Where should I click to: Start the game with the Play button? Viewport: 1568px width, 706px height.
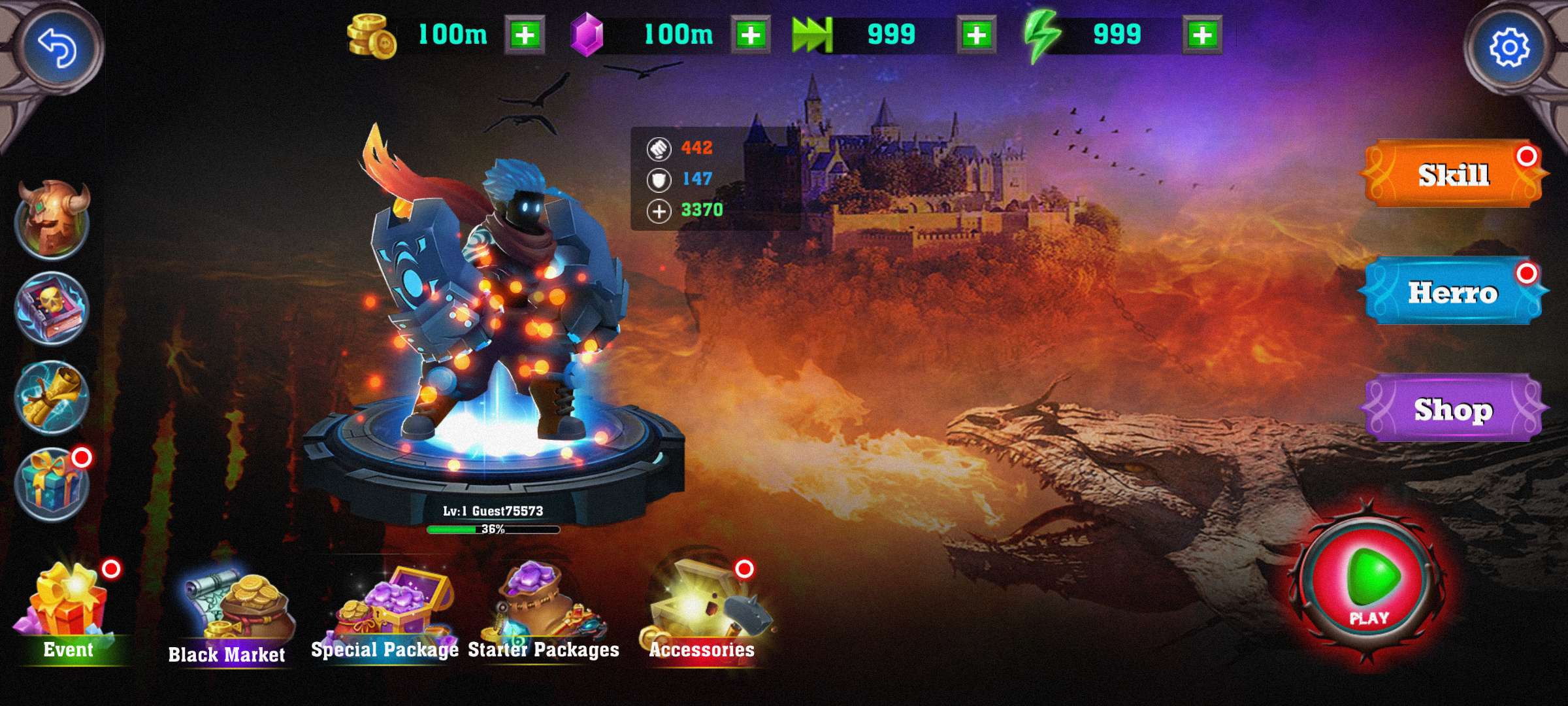[x=1370, y=583]
